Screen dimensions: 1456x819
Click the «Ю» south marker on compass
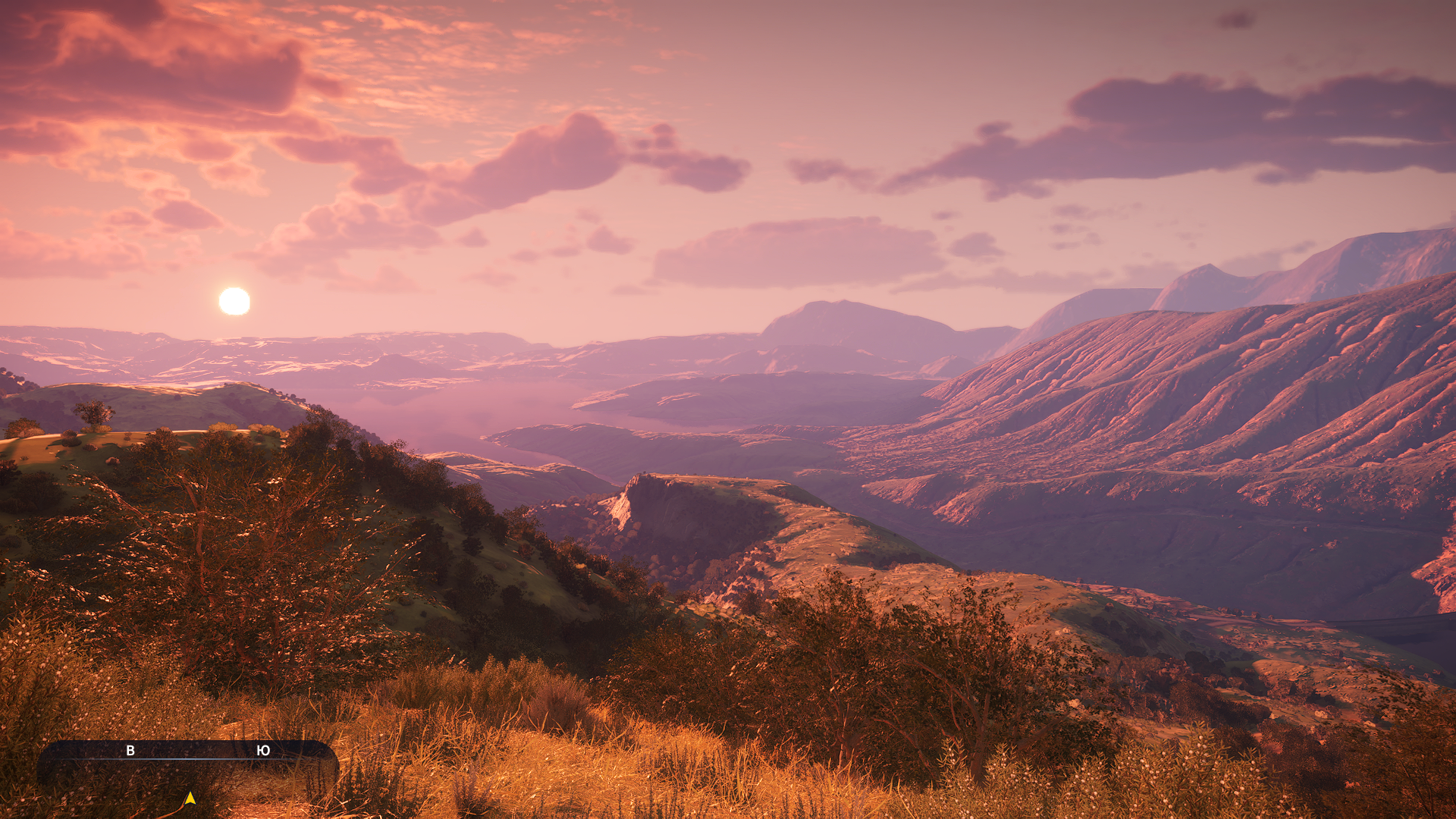coord(263,751)
